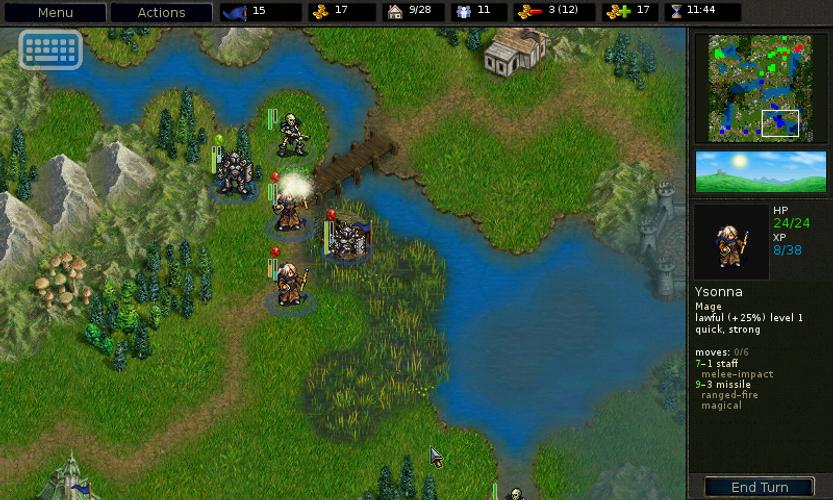This screenshot has height=500, width=833.
Task: Click the time-of-day landscape image
Action: (x=761, y=171)
